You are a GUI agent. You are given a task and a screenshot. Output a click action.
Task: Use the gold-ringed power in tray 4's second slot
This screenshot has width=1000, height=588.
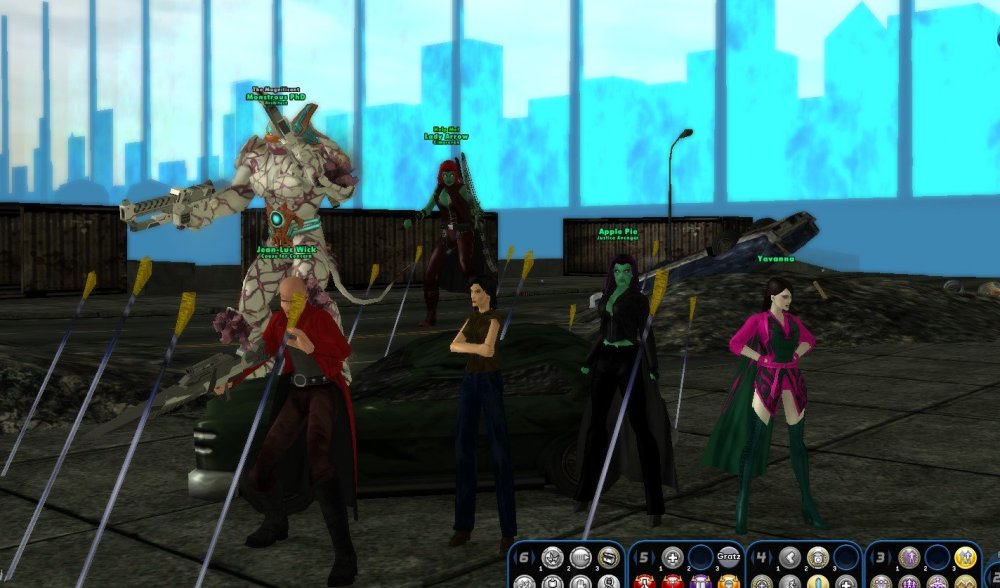818,558
